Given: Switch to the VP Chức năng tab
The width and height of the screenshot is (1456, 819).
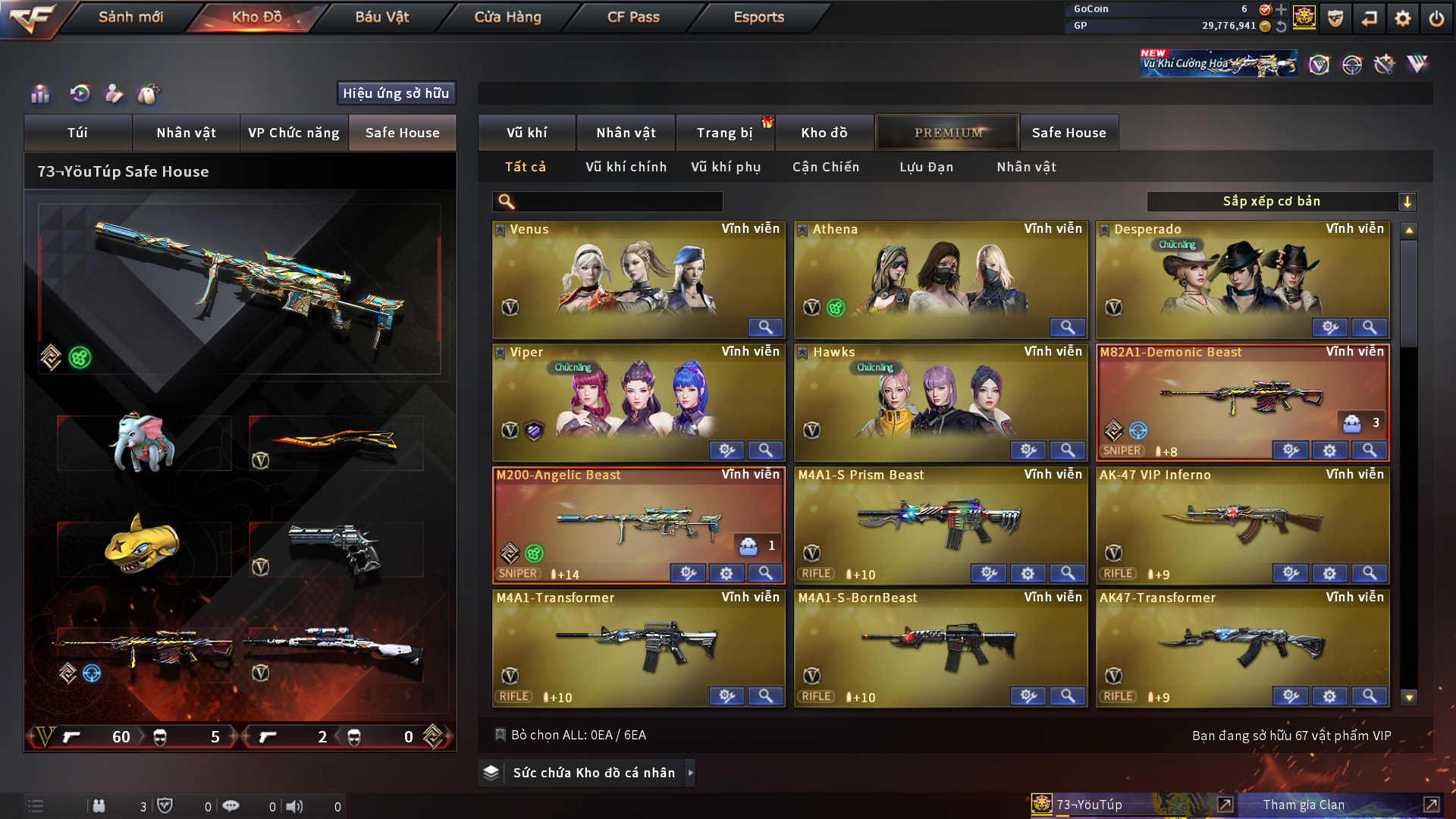Looking at the screenshot, I should click(x=293, y=133).
